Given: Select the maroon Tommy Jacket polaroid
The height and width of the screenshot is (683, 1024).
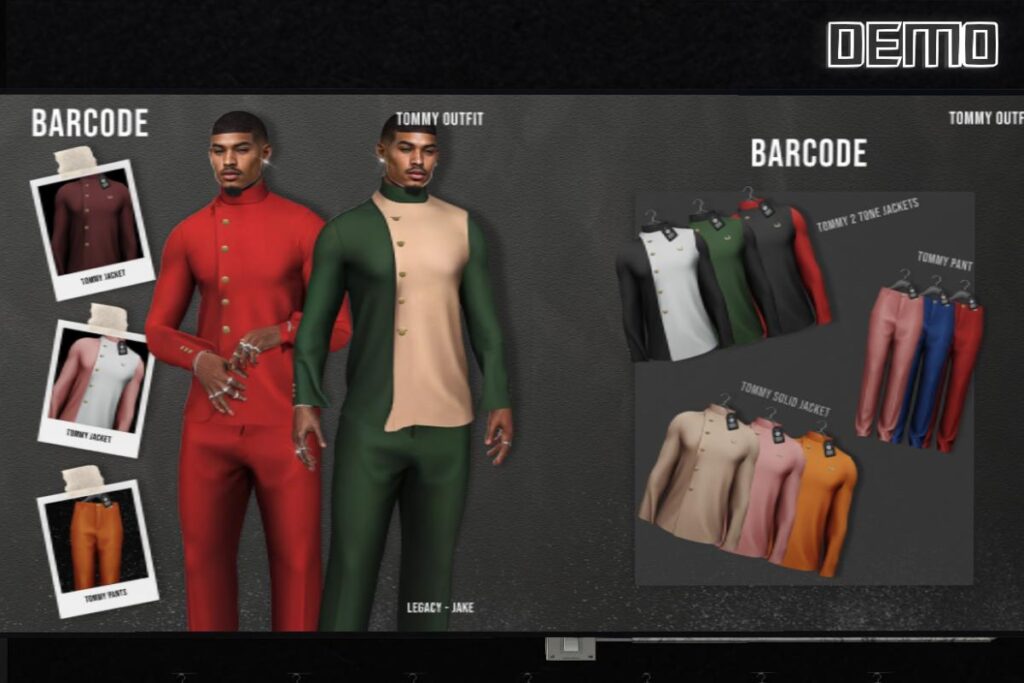Looking at the screenshot, I should [x=93, y=224].
